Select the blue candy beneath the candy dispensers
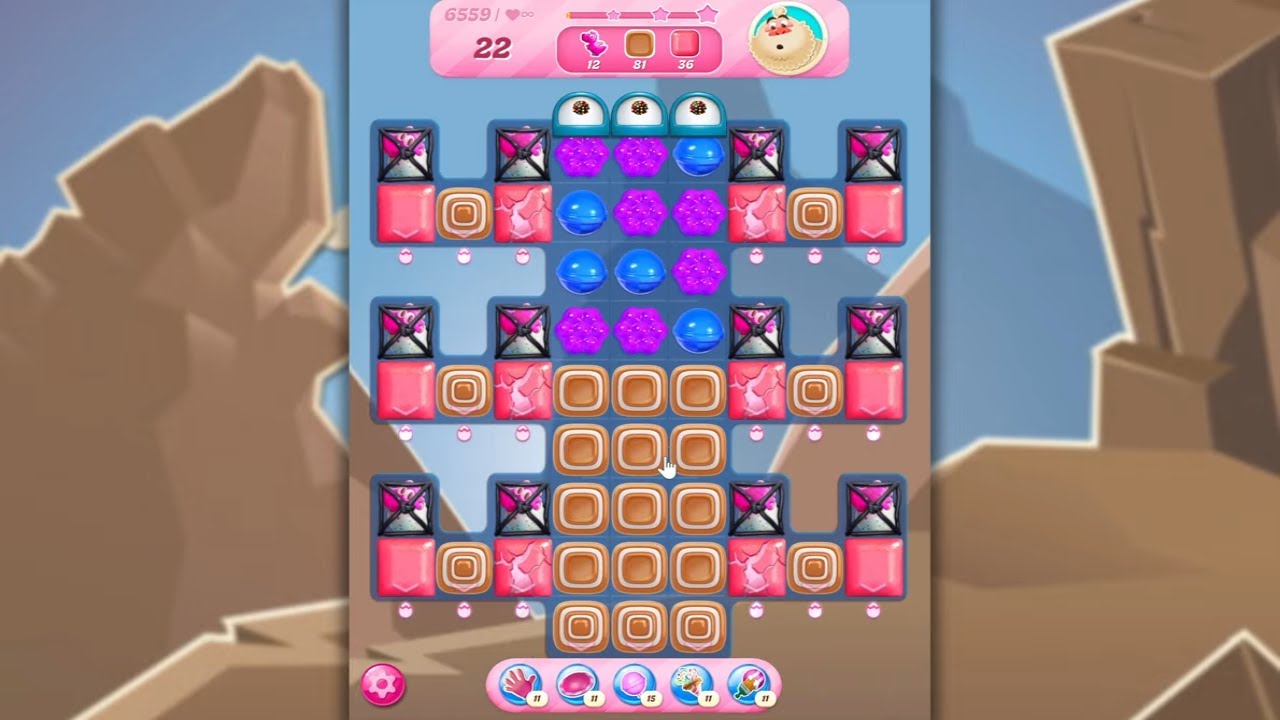The image size is (1280, 720). (x=698, y=155)
